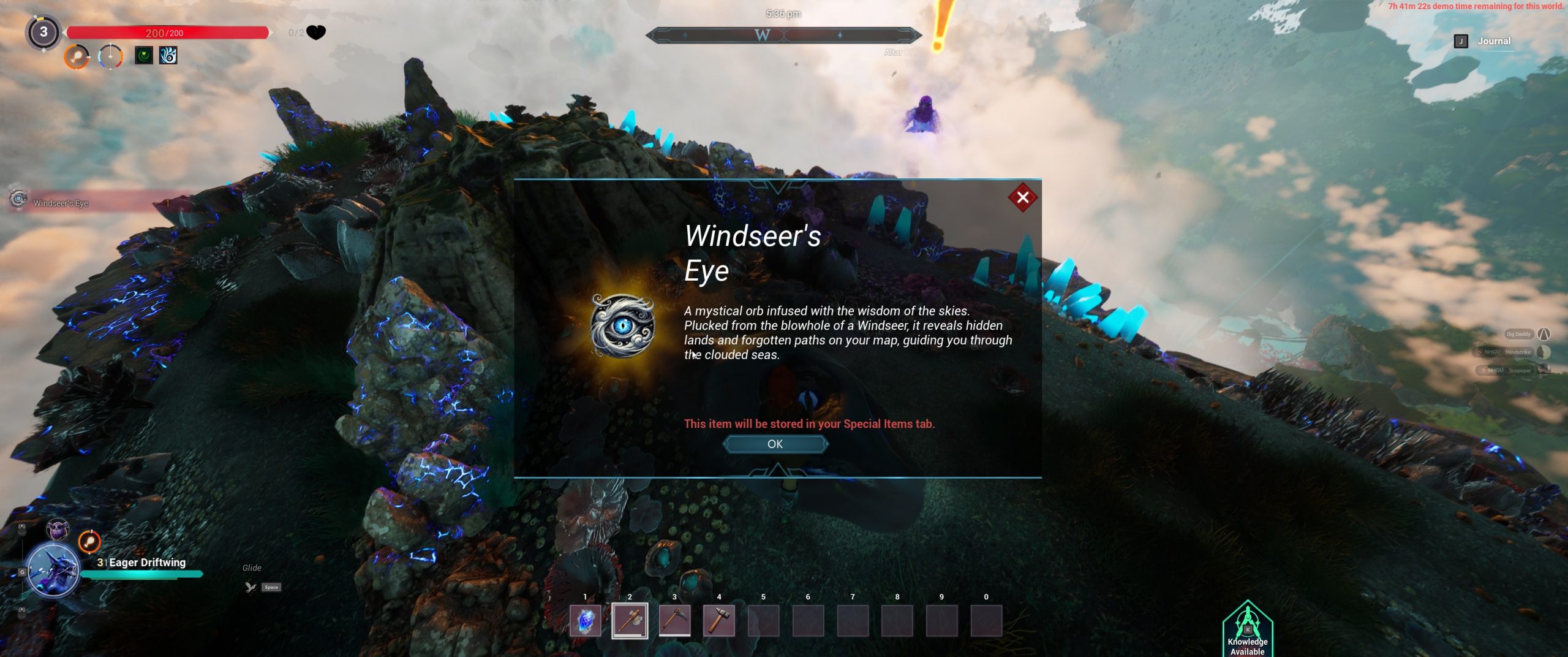Select the purple furry companion portrait
Image resolution: width=1568 pixels, height=657 pixels.
[x=58, y=529]
